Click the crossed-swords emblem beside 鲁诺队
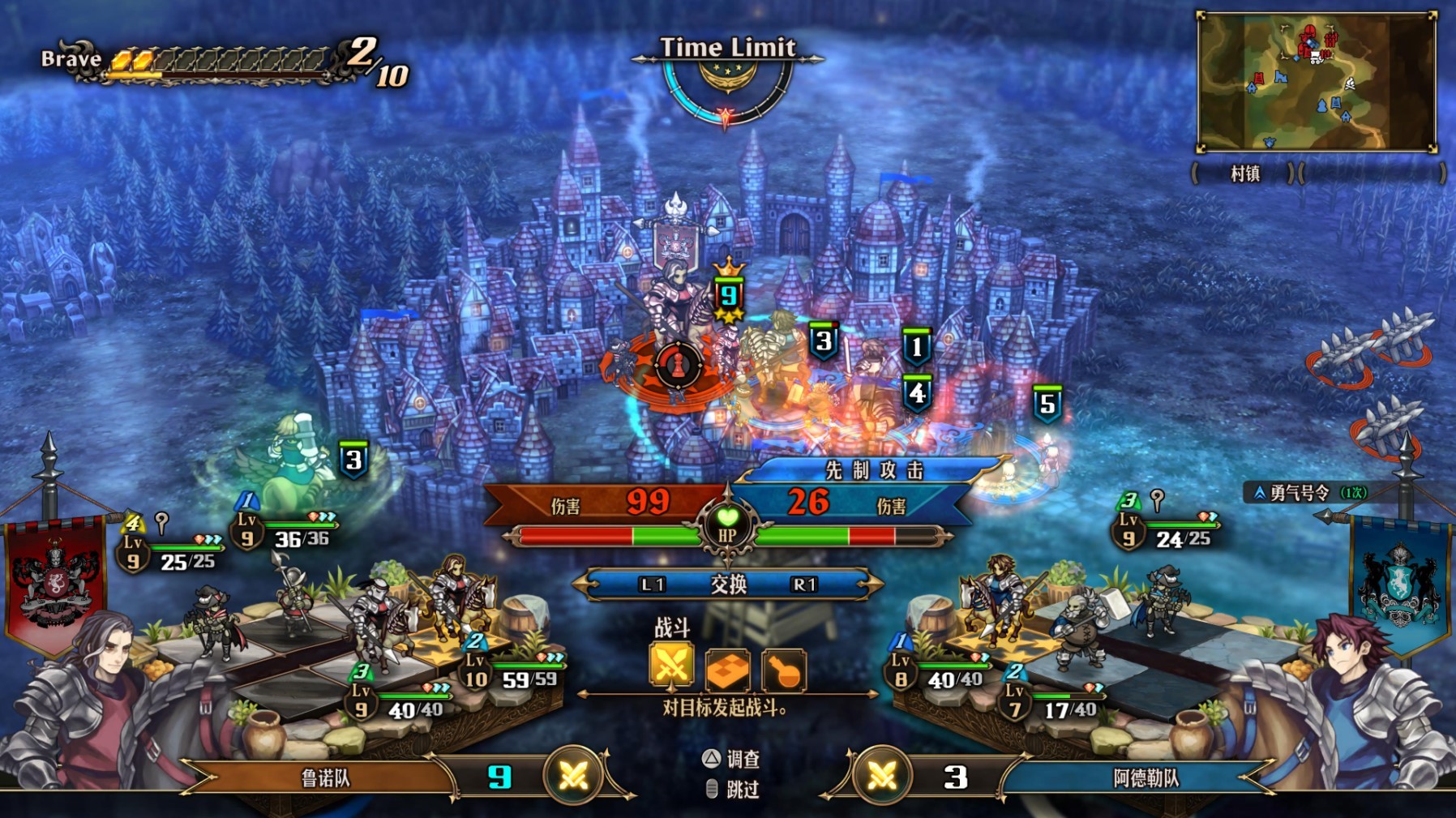The image size is (1456, 818). (x=573, y=777)
